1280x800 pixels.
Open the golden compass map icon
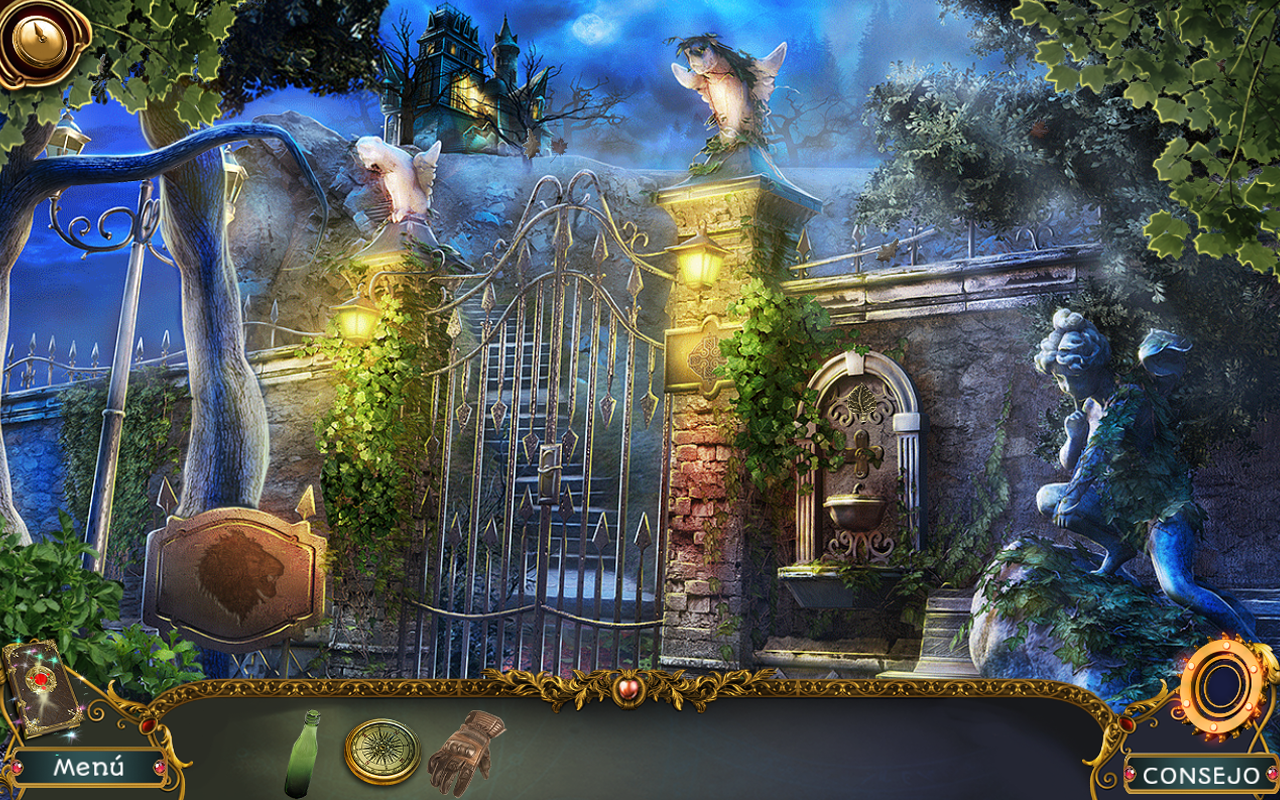coord(38,38)
